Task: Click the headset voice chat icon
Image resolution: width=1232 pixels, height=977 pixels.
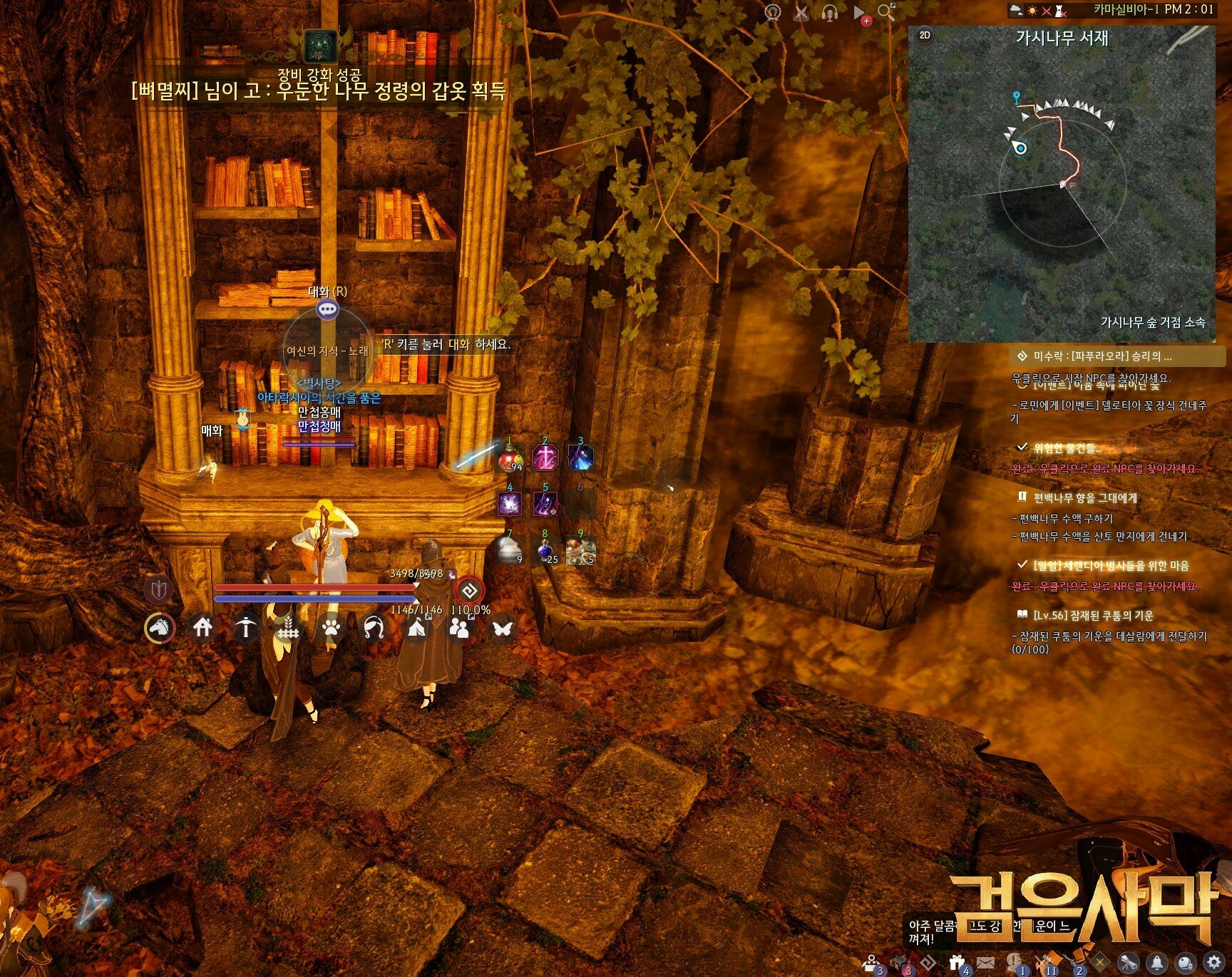Action: click(x=829, y=12)
